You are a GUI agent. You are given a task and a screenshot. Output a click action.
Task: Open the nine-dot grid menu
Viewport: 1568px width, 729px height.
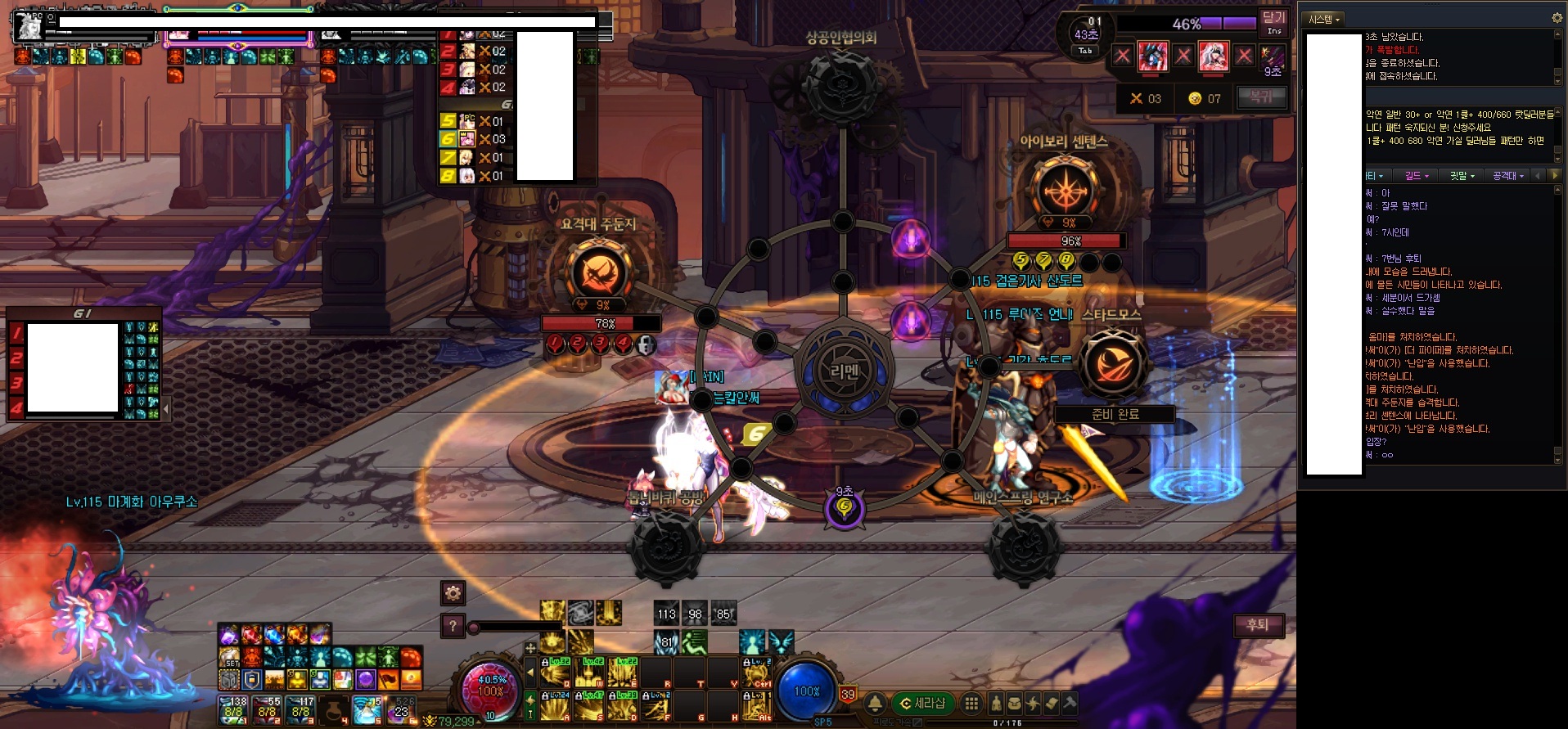[971, 703]
